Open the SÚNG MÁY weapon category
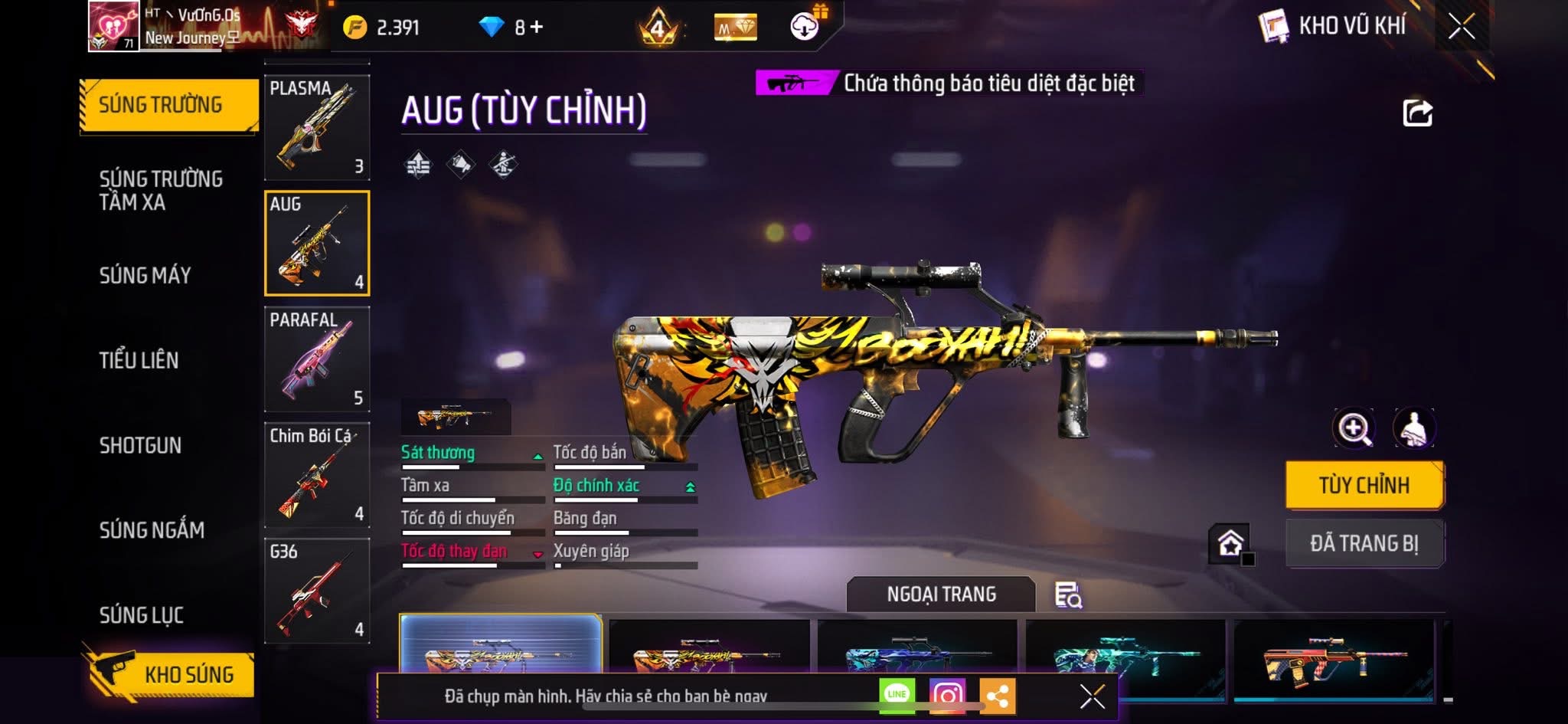The image size is (1568, 724). click(x=145, y=275)
